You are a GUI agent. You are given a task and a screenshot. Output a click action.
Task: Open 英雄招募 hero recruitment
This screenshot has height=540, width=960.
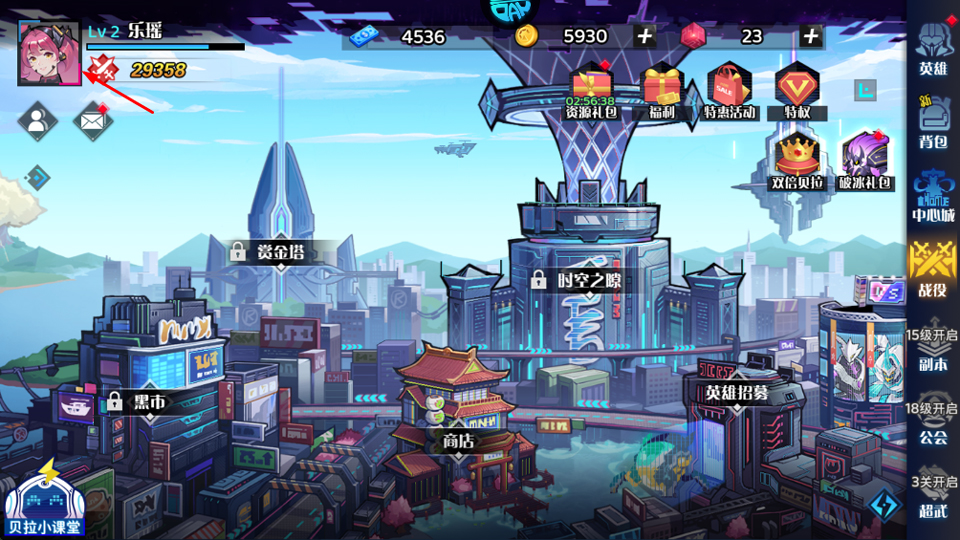737,392
